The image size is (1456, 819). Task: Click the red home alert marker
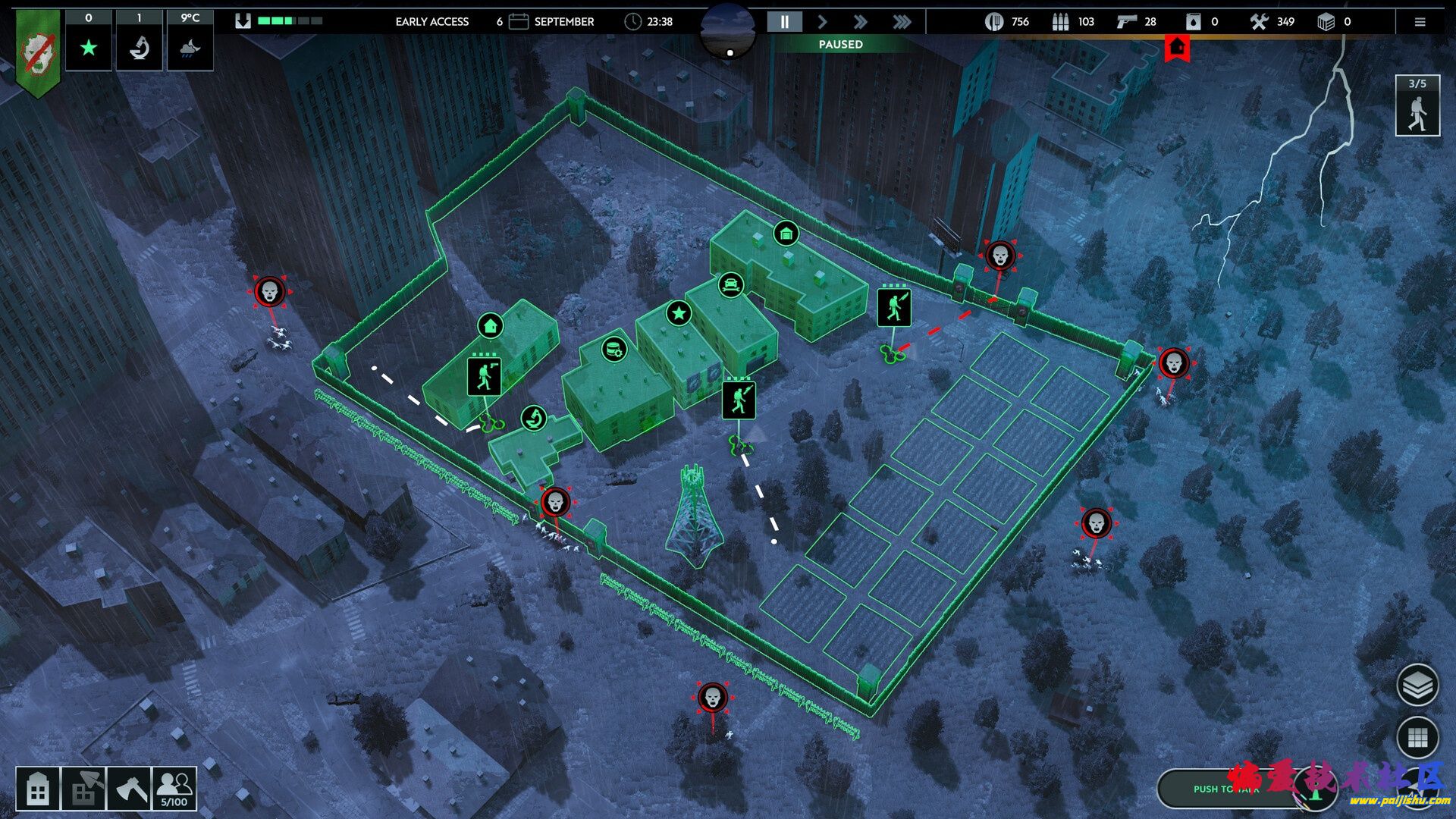click(1177, 48)
